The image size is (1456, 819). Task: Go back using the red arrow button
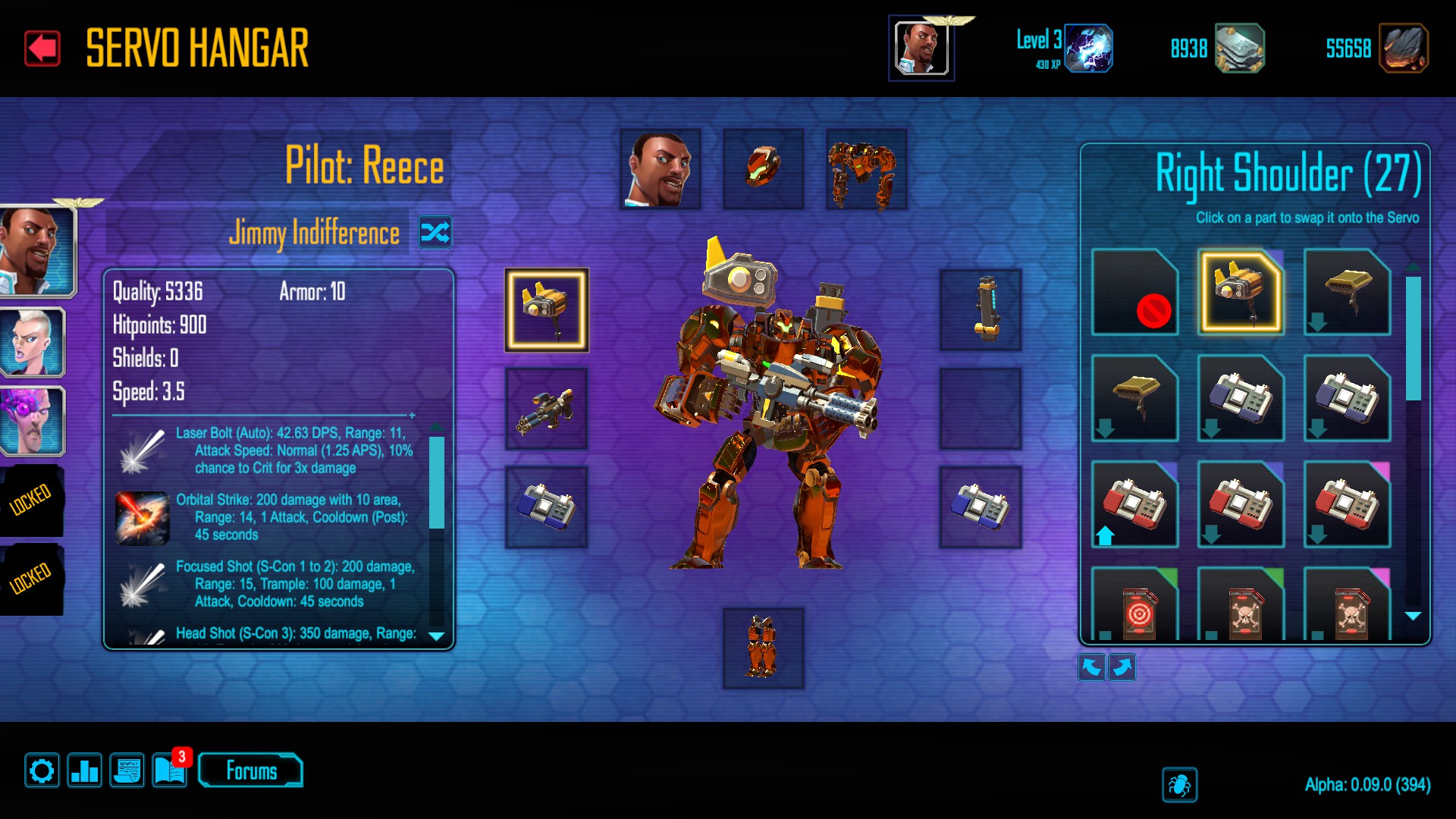42,49
